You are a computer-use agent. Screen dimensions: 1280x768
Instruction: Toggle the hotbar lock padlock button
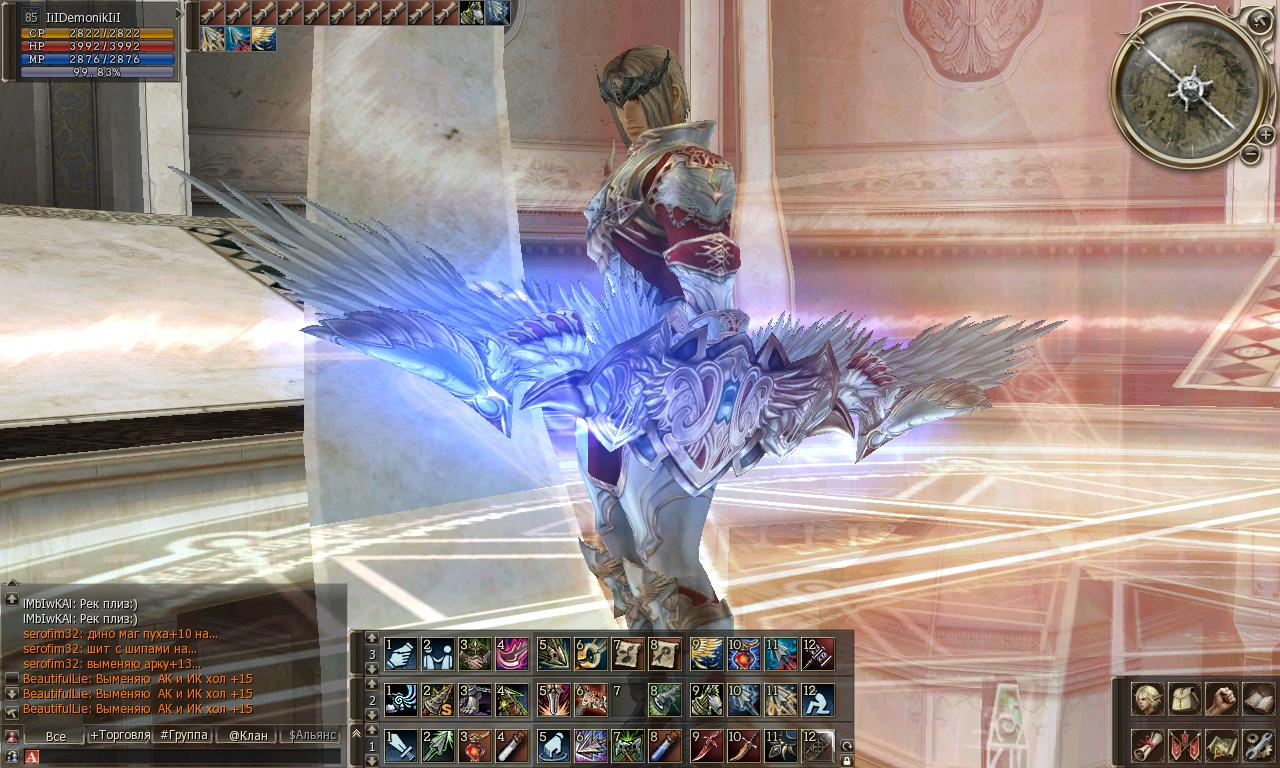847,761
